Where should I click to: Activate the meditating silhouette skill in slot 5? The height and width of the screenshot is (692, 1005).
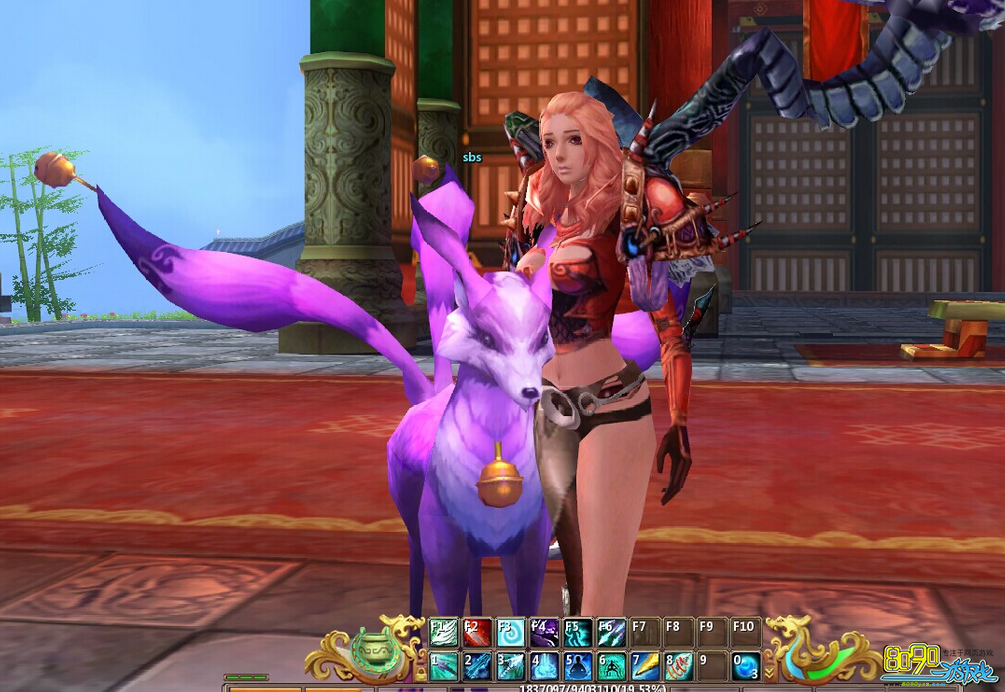tap(577, 666)
